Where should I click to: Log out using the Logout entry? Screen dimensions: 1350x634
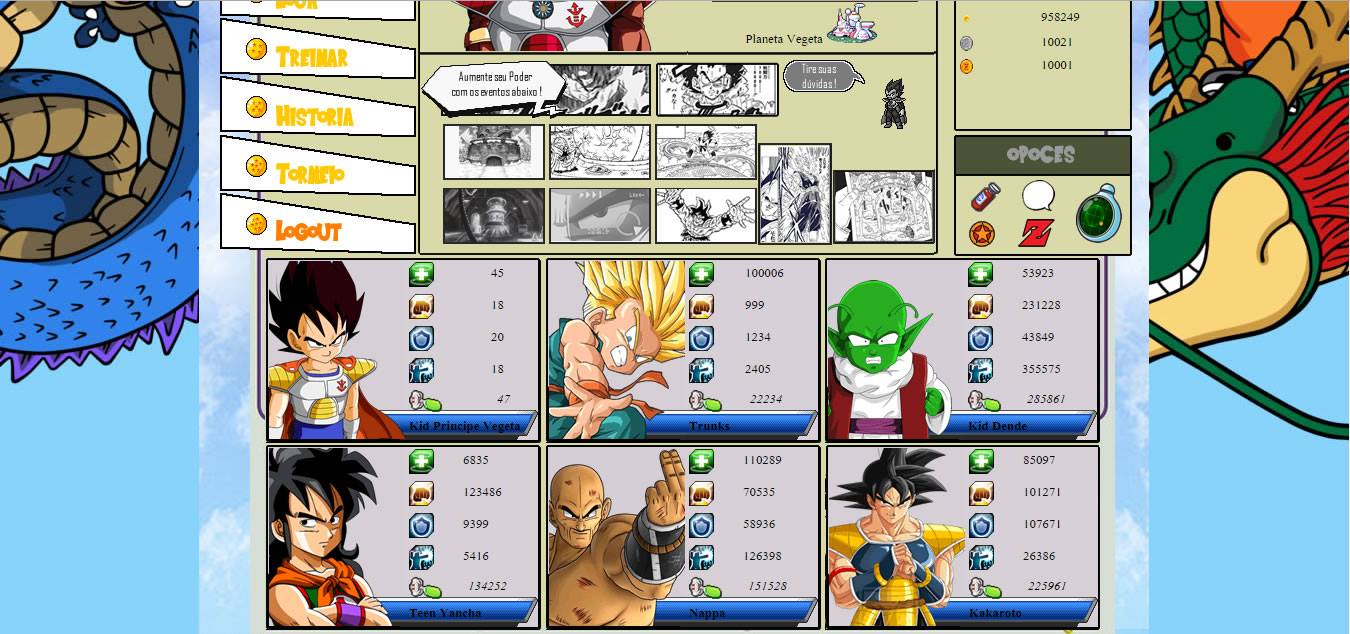click(x=308, y=231)
